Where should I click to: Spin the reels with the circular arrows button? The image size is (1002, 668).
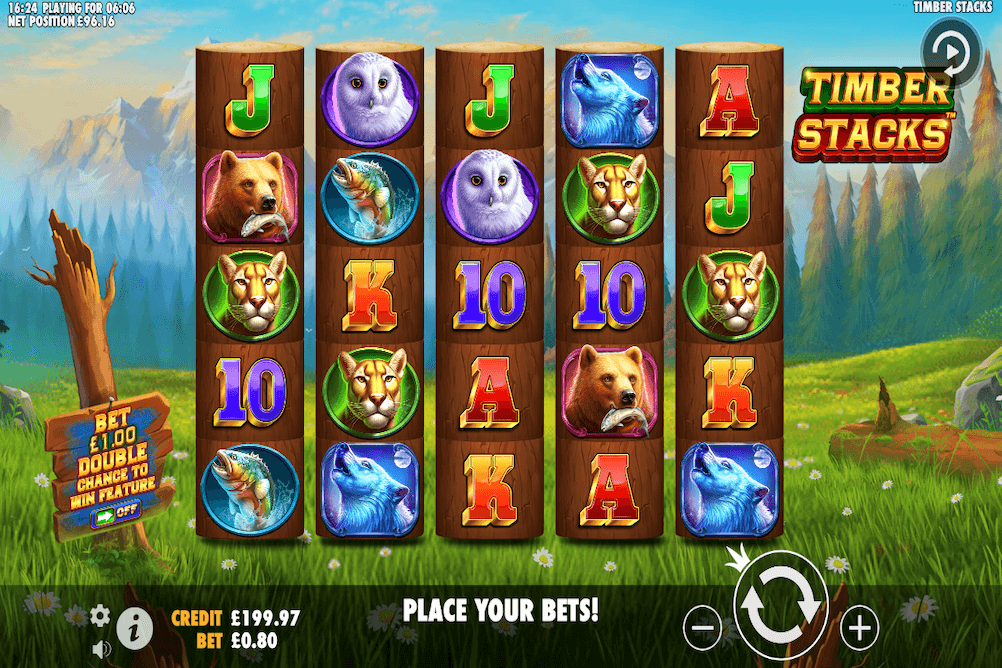[x=781, y=606]
